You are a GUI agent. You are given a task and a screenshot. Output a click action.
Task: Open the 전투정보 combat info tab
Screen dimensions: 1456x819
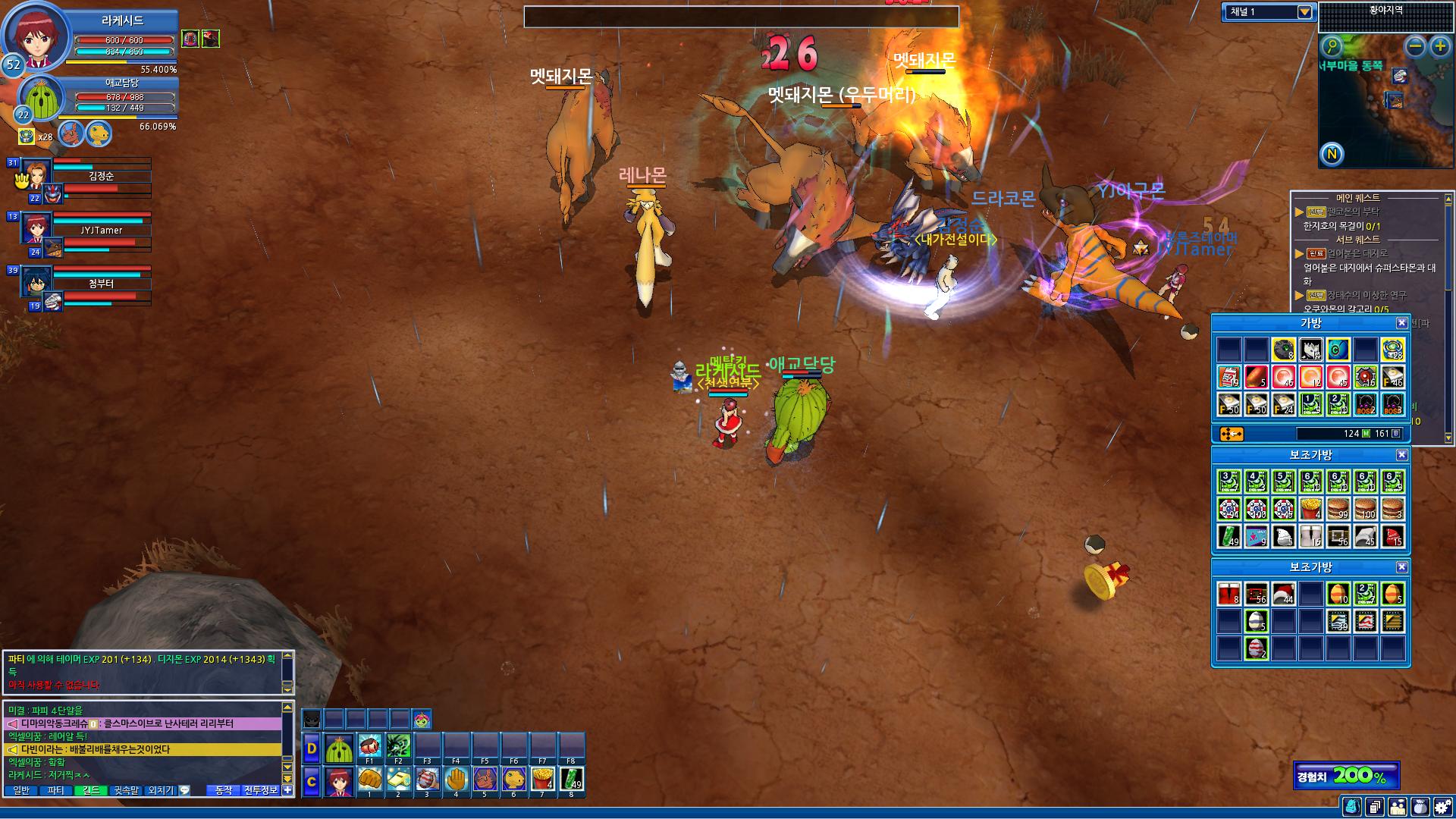(x=261, y=790)
